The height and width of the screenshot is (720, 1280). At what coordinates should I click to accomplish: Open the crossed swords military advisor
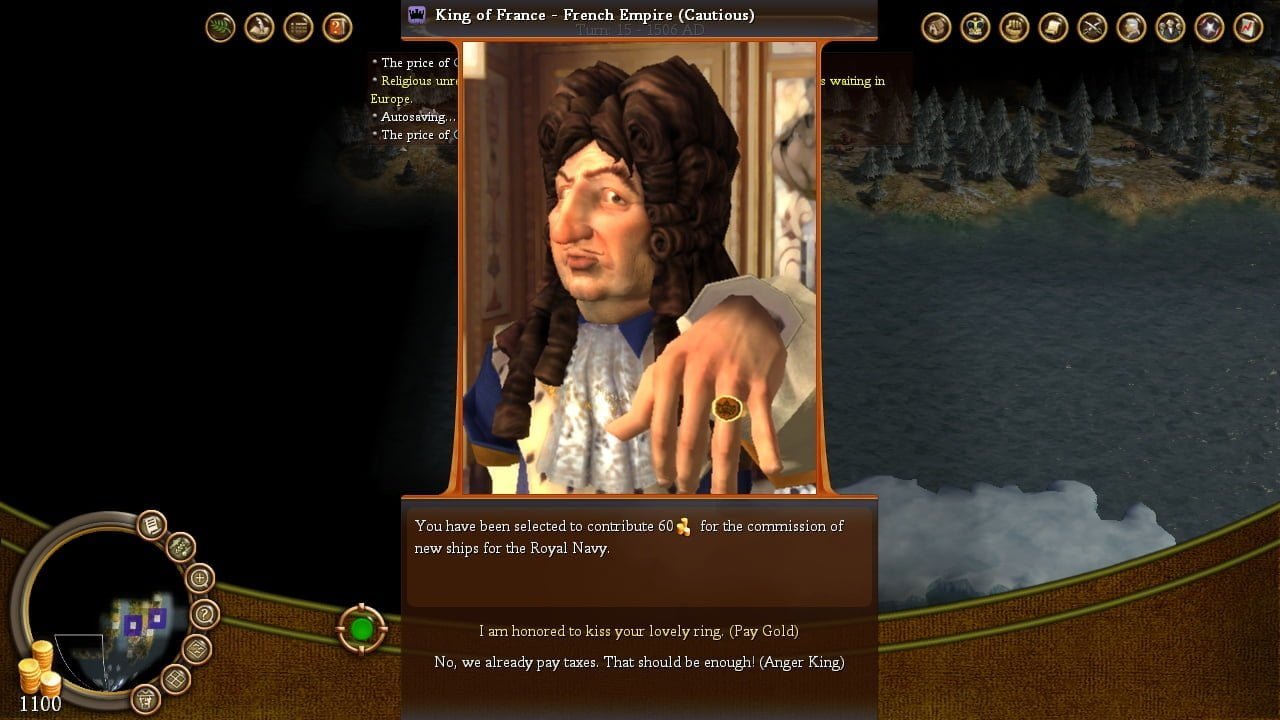coord(1092,27)
